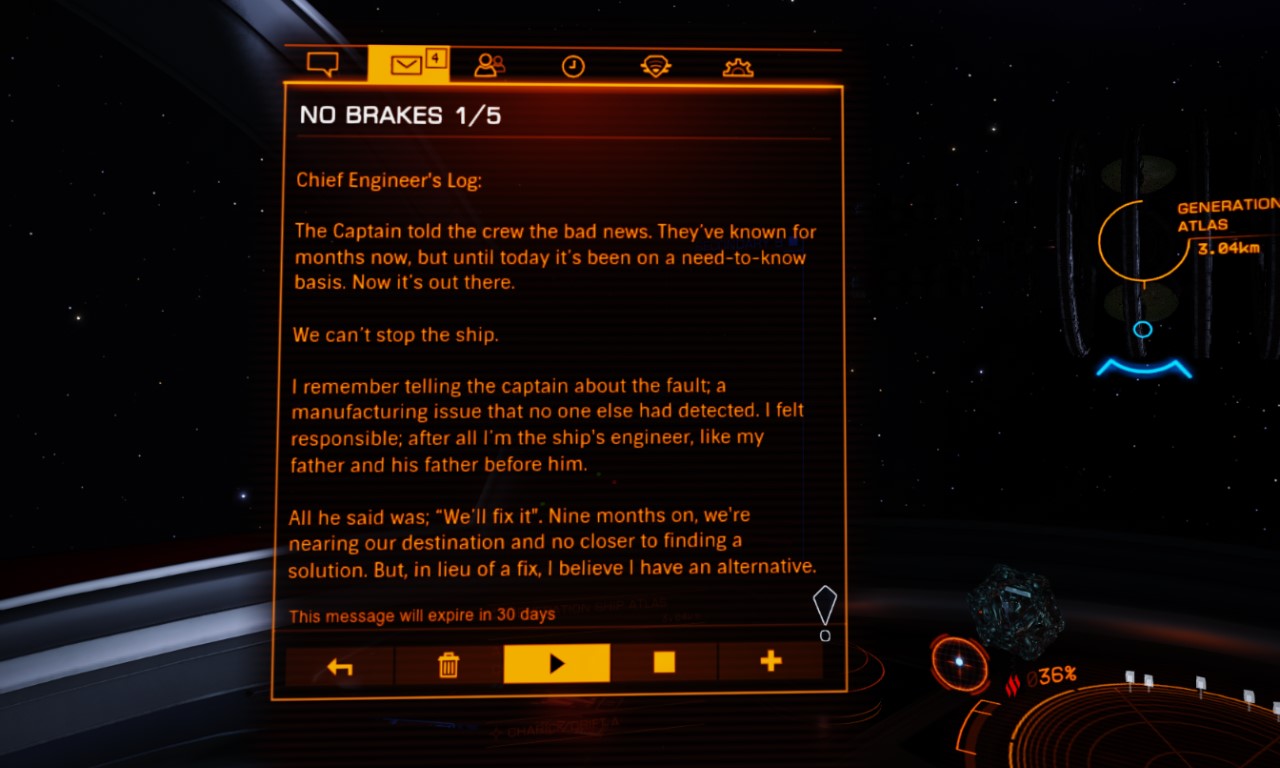This screenshot has width=1280, height=768.
Task: Show the friends and social tab
Action: pos(489,66)
